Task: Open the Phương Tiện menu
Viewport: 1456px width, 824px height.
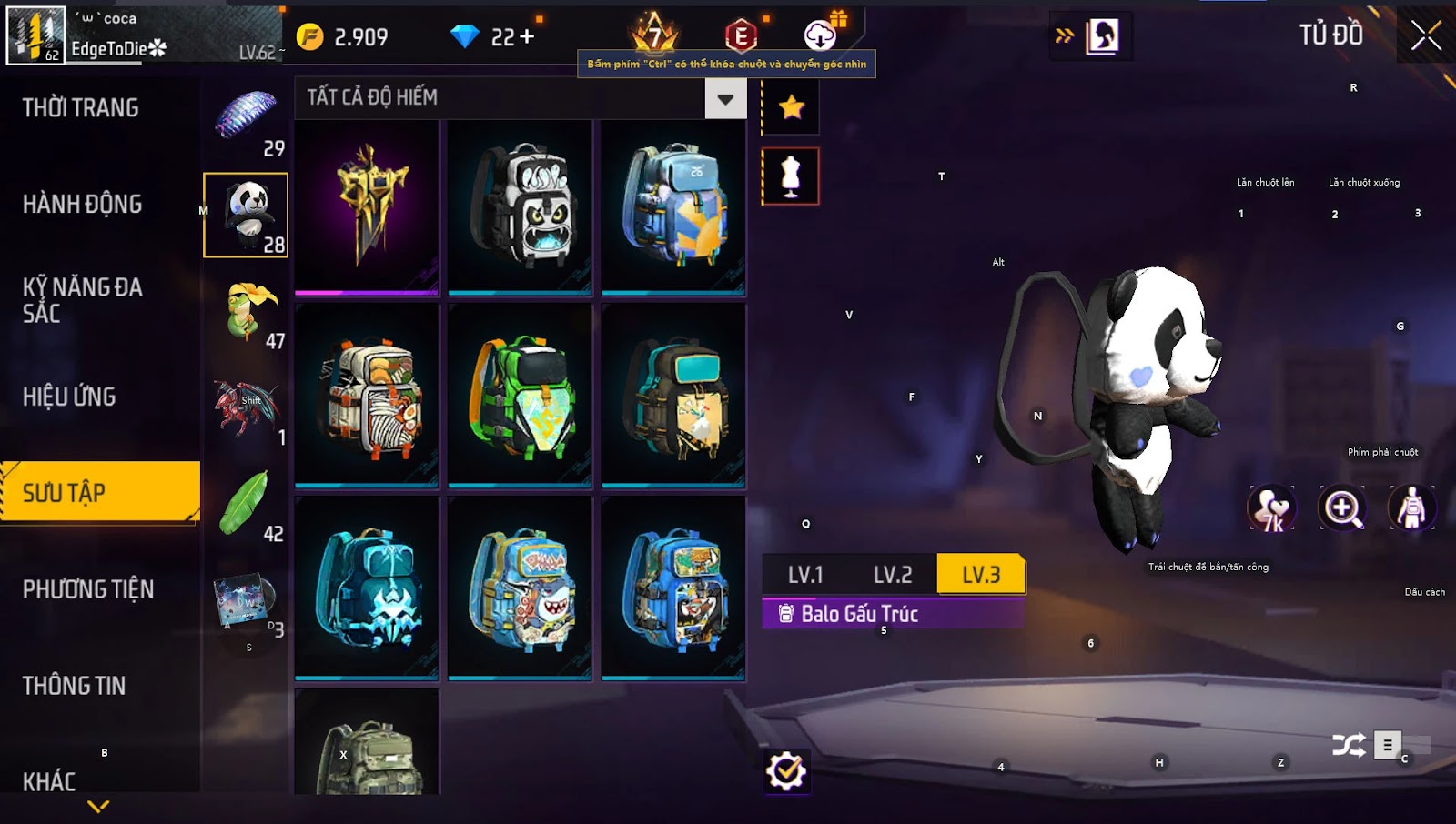Action: click(88, 589)
